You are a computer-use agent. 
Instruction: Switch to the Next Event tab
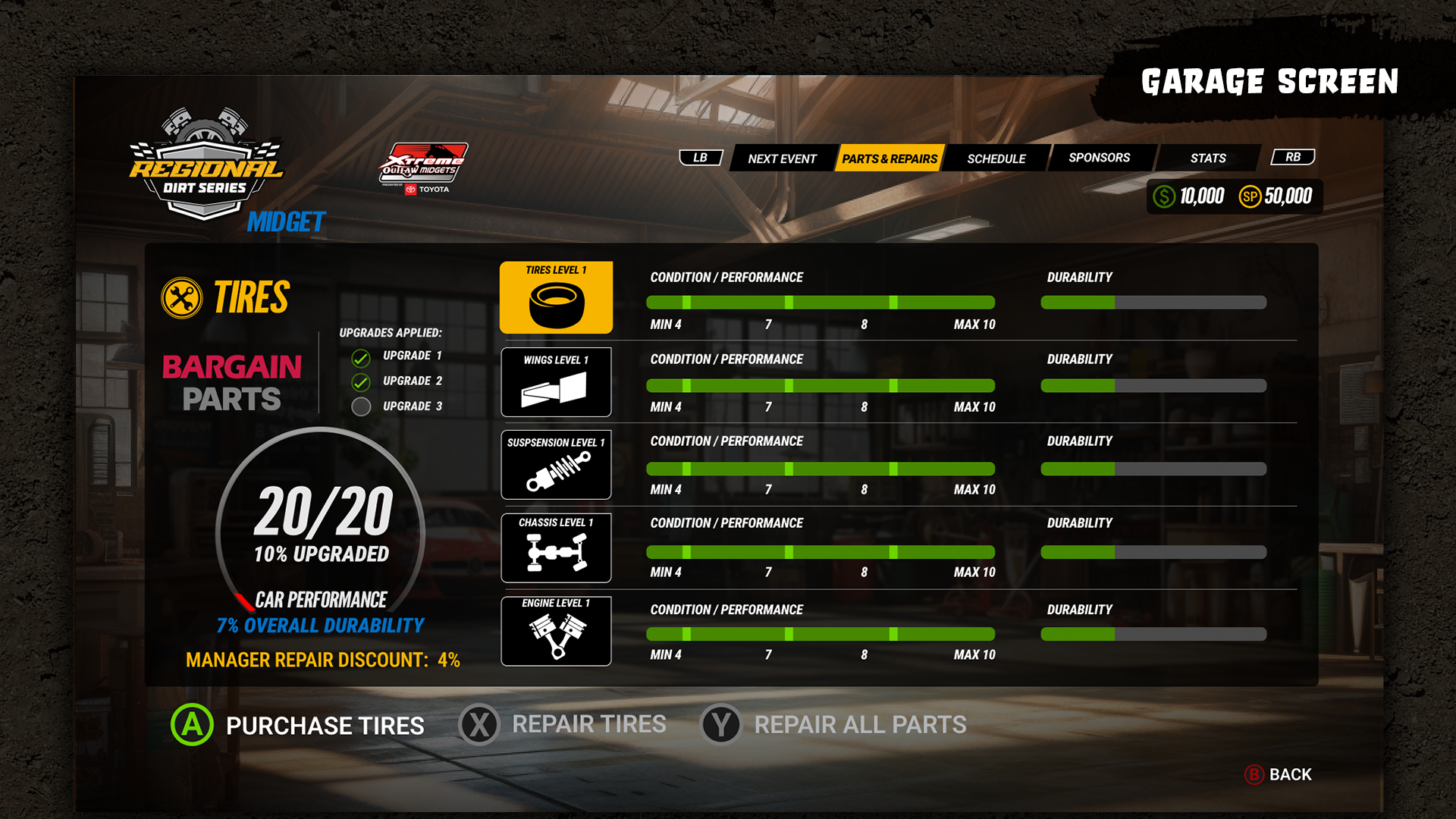pyautogui.click(x=782, y=158)
